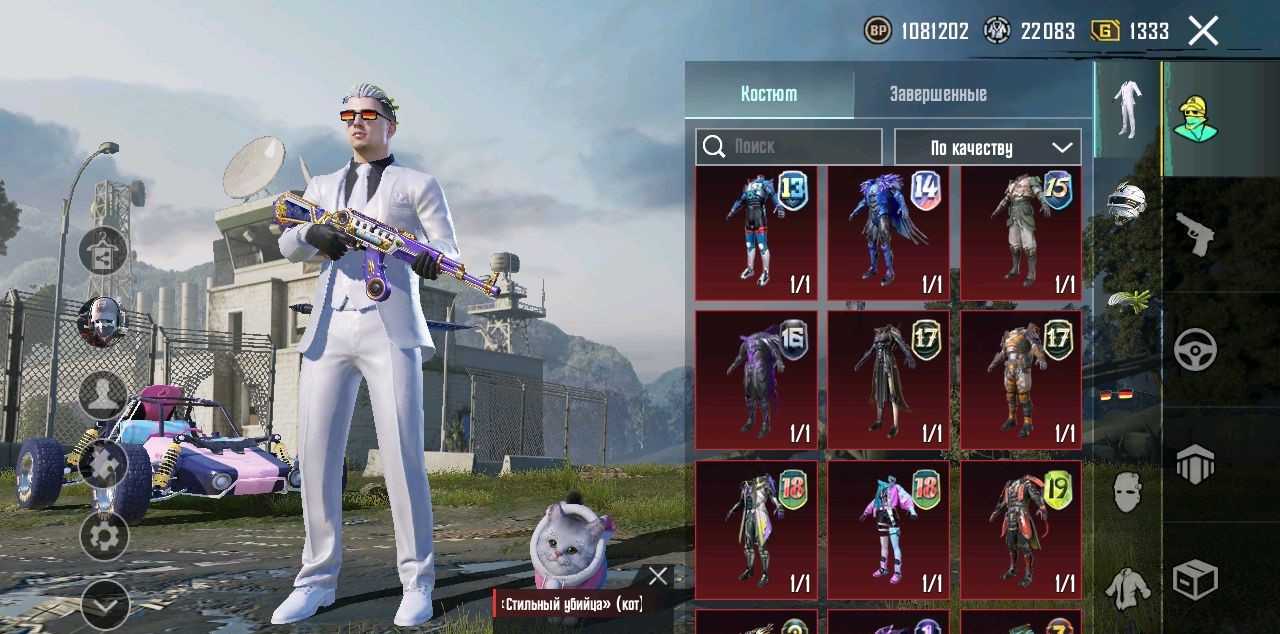Image resolution: width=1280 pixels, height=634 pixels.
Task: Open the По качеству sorting dropdown
Action: 987,147
